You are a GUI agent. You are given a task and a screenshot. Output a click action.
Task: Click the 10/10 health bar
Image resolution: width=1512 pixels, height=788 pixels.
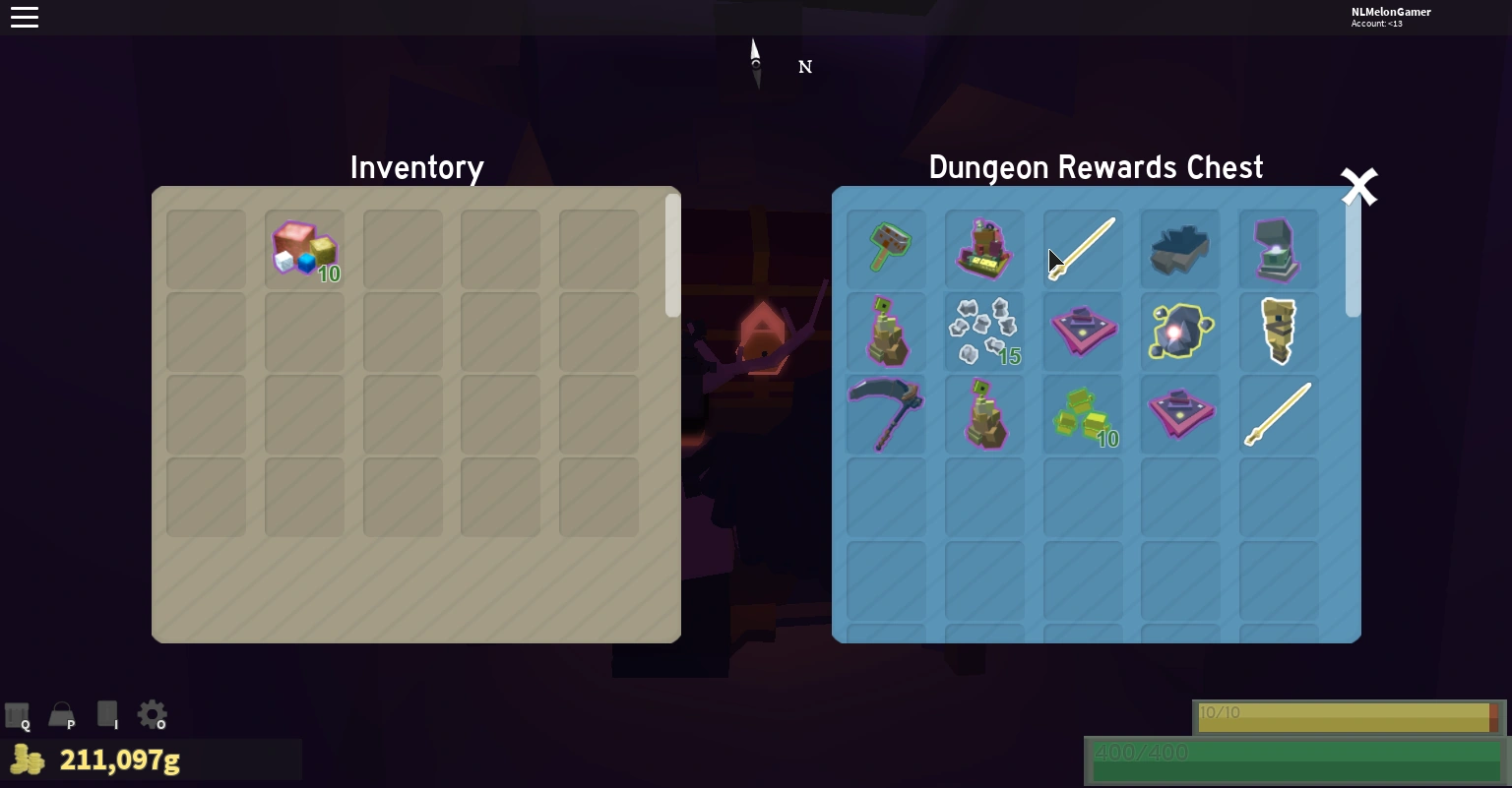[1349, 716]
